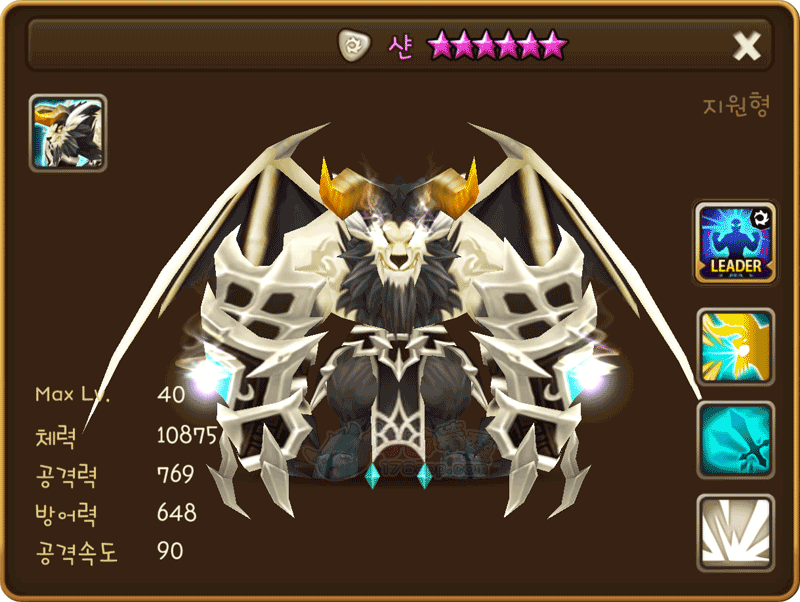Image resolution: width=800 pixels, height=602 pixels.
Task: View the yellow energy blast skill
Action: [x=735, y=346]
